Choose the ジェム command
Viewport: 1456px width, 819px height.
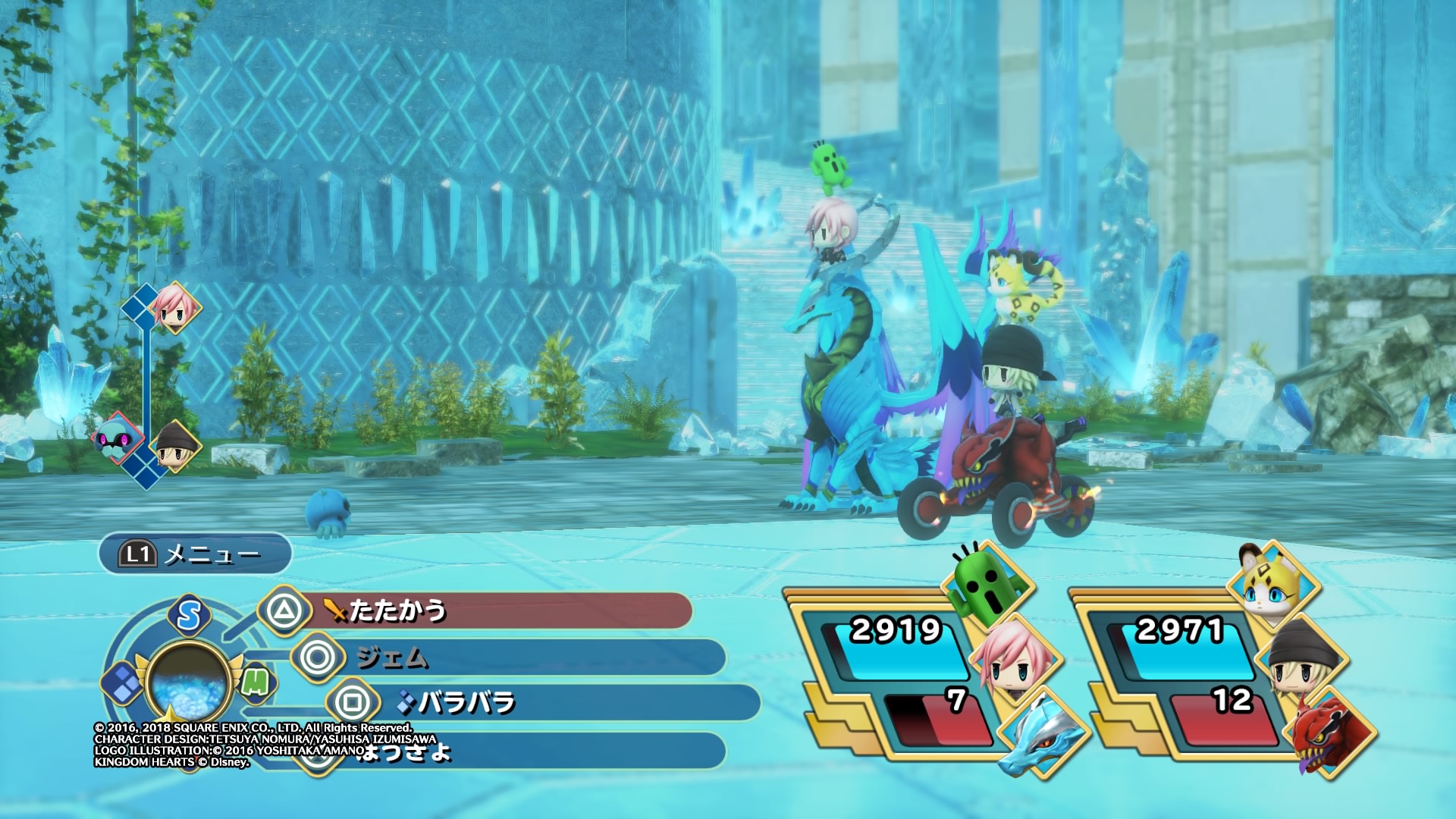pos(508,657)
